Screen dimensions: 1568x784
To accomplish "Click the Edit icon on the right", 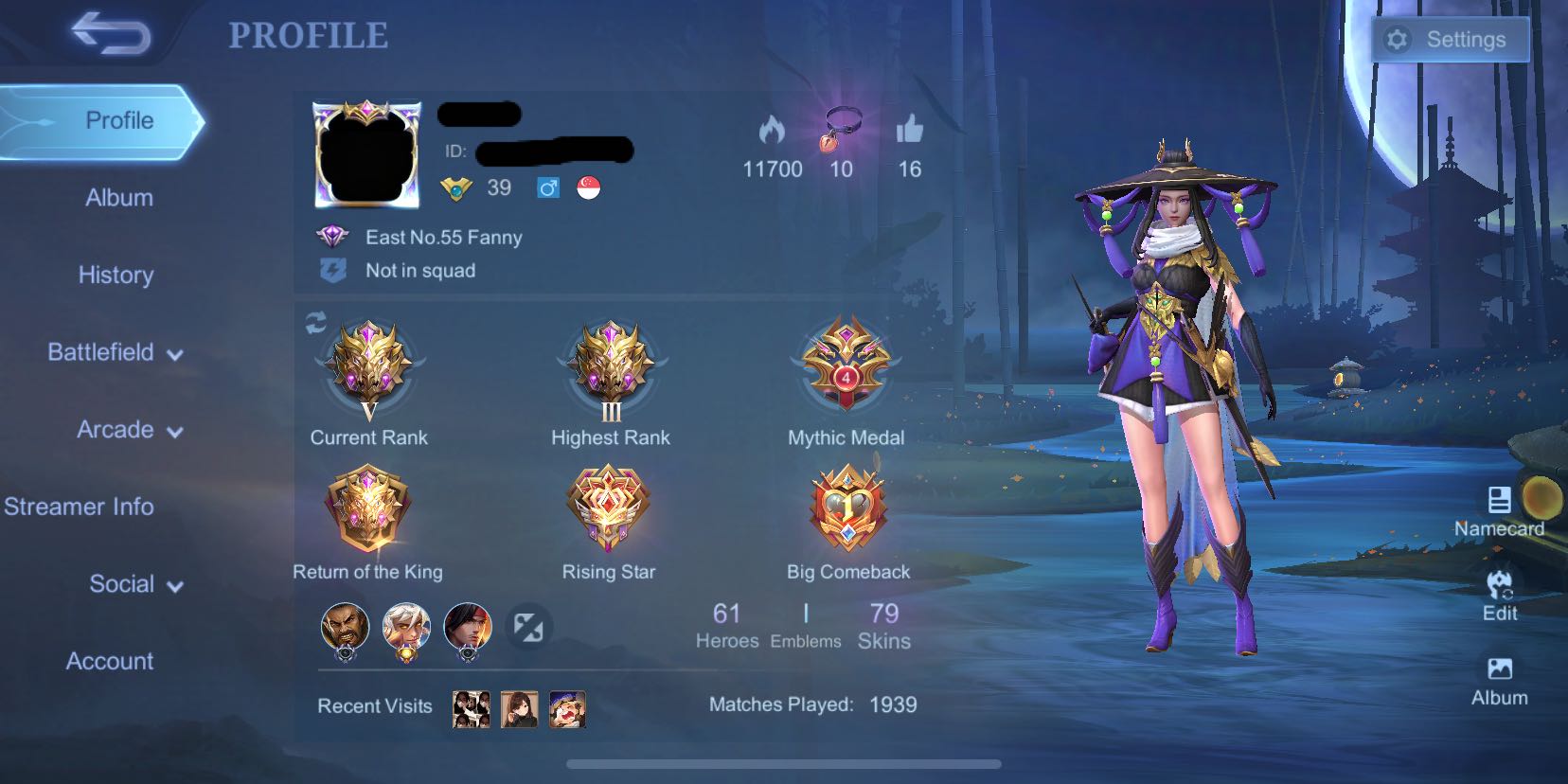I will pyautogui.click(x=1501, y=582).
